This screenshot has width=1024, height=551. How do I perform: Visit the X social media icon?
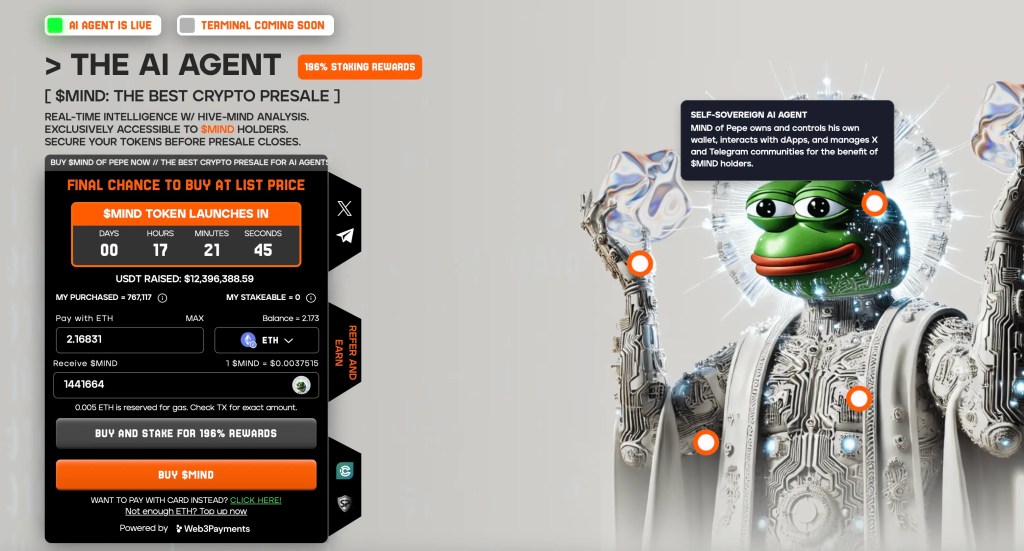(x=345, y=208)
